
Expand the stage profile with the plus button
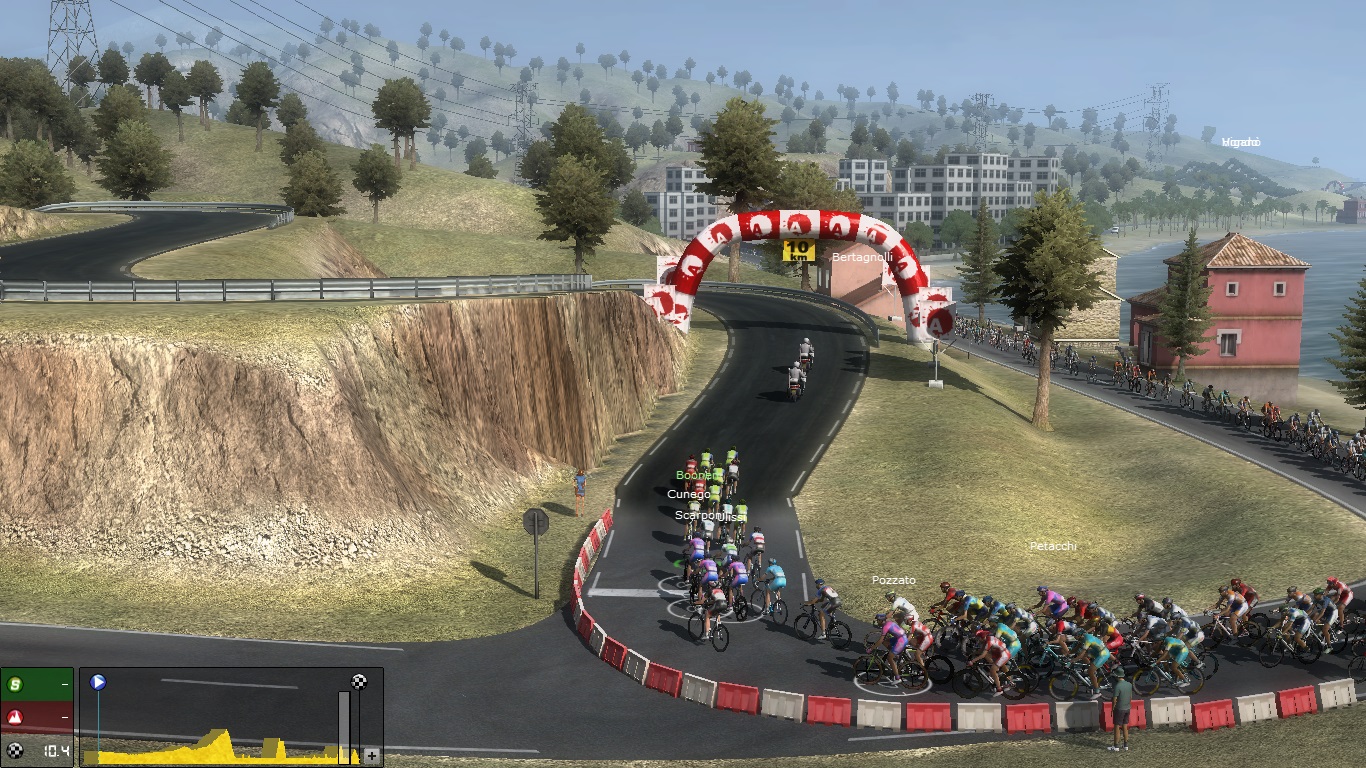[372, 756]
